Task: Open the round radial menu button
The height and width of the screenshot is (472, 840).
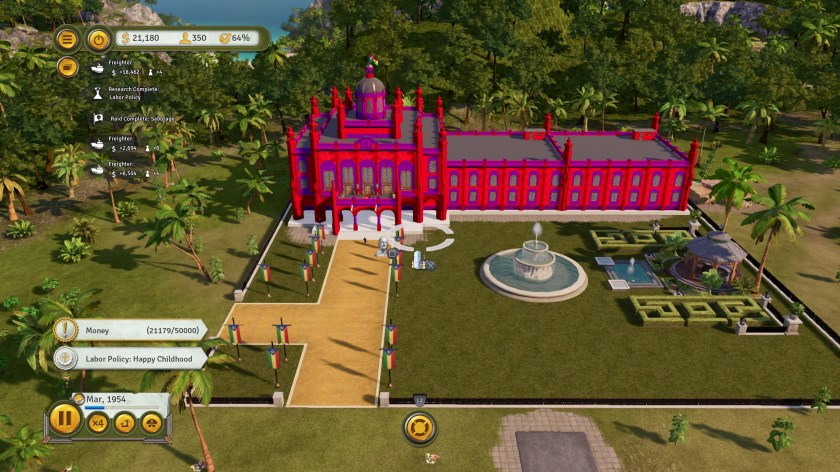Action: pyautogui.click(x=420, y=428)
